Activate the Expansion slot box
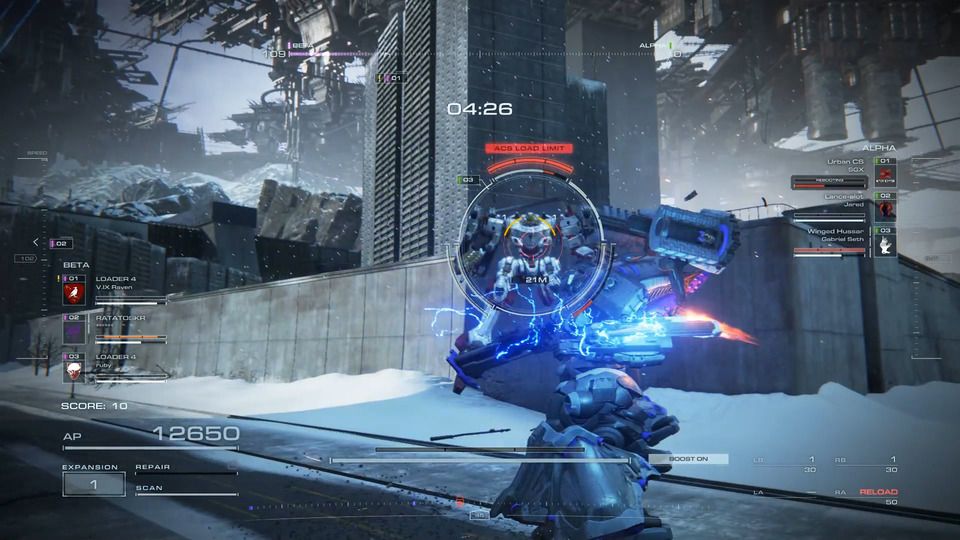The width and height of the screenshot is (960, 540). 94,484
